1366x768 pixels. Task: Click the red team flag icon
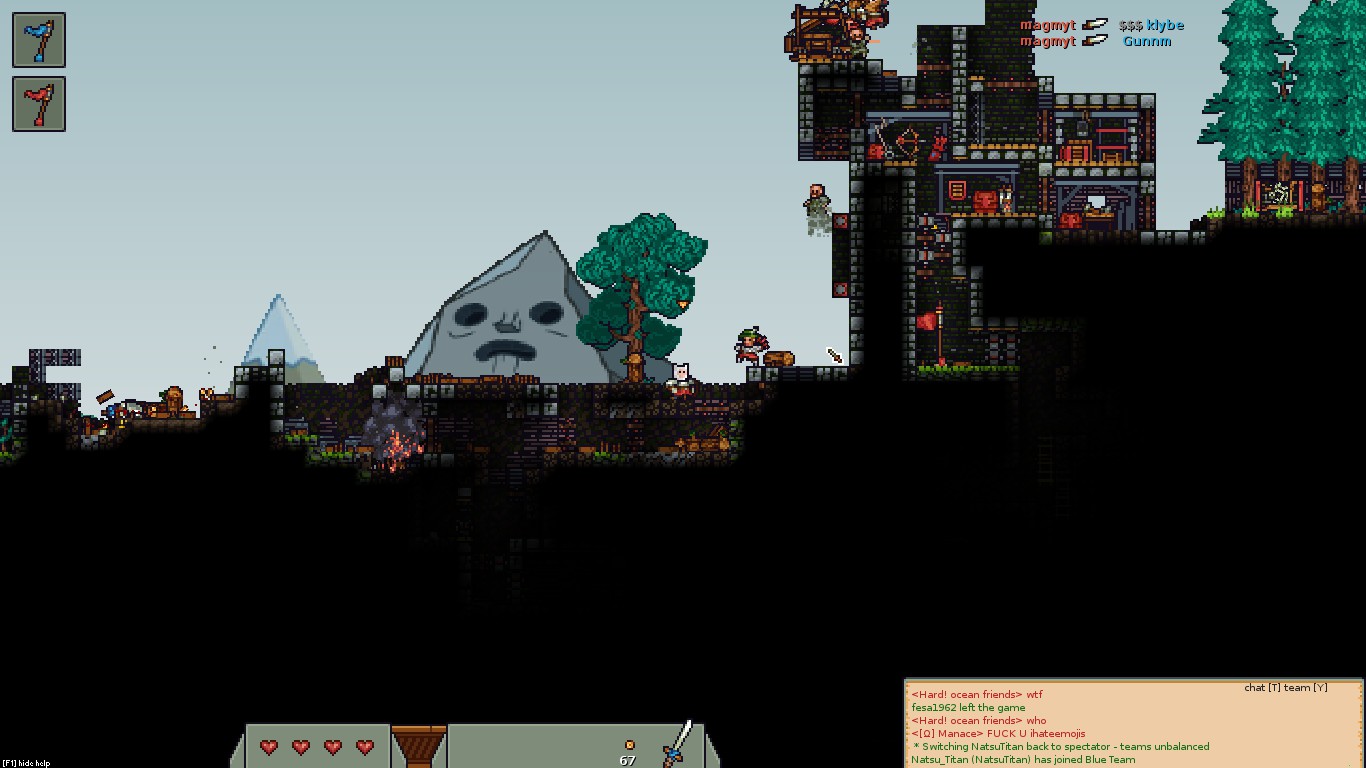pyautogui.click(x=39, y=104)
